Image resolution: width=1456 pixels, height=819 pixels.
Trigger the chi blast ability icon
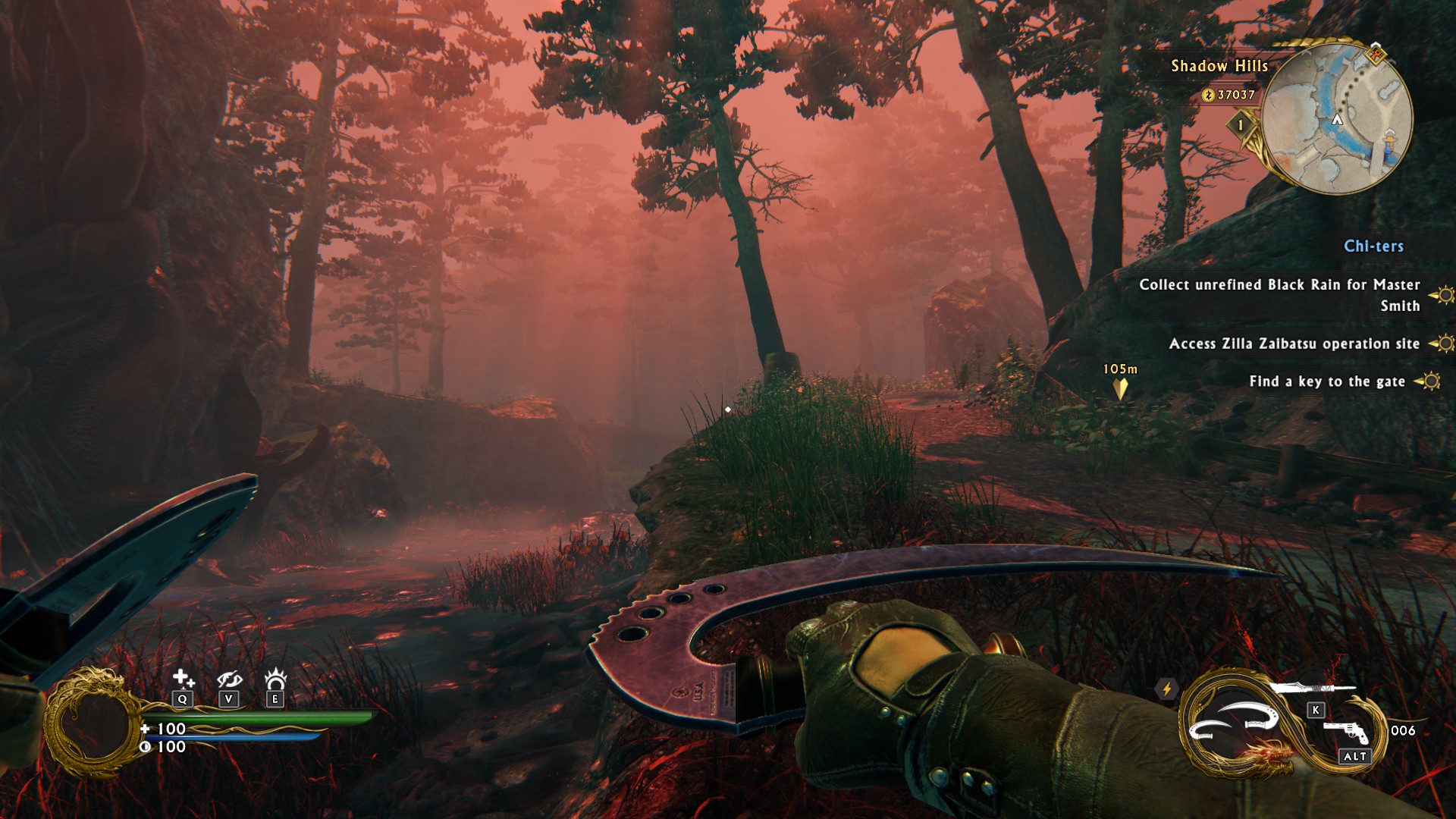275,677
